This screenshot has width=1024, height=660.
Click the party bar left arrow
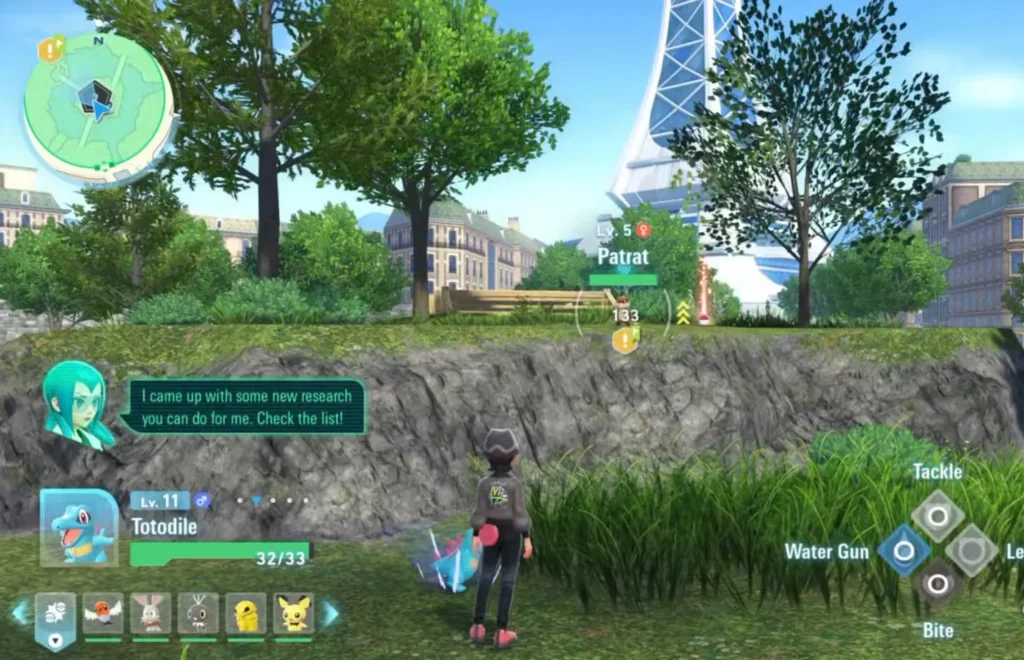(19, 612)
